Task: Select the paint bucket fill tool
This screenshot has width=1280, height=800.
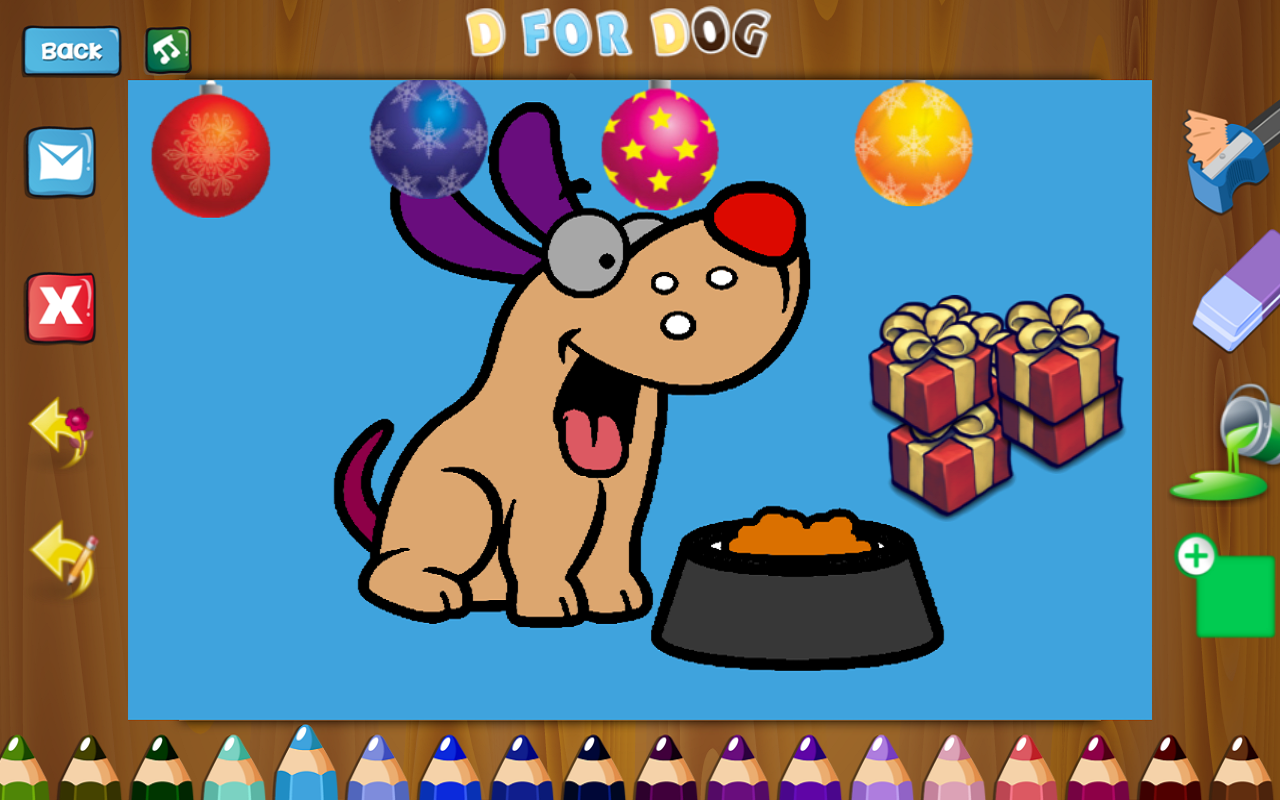Action: tap(1221, 447)
